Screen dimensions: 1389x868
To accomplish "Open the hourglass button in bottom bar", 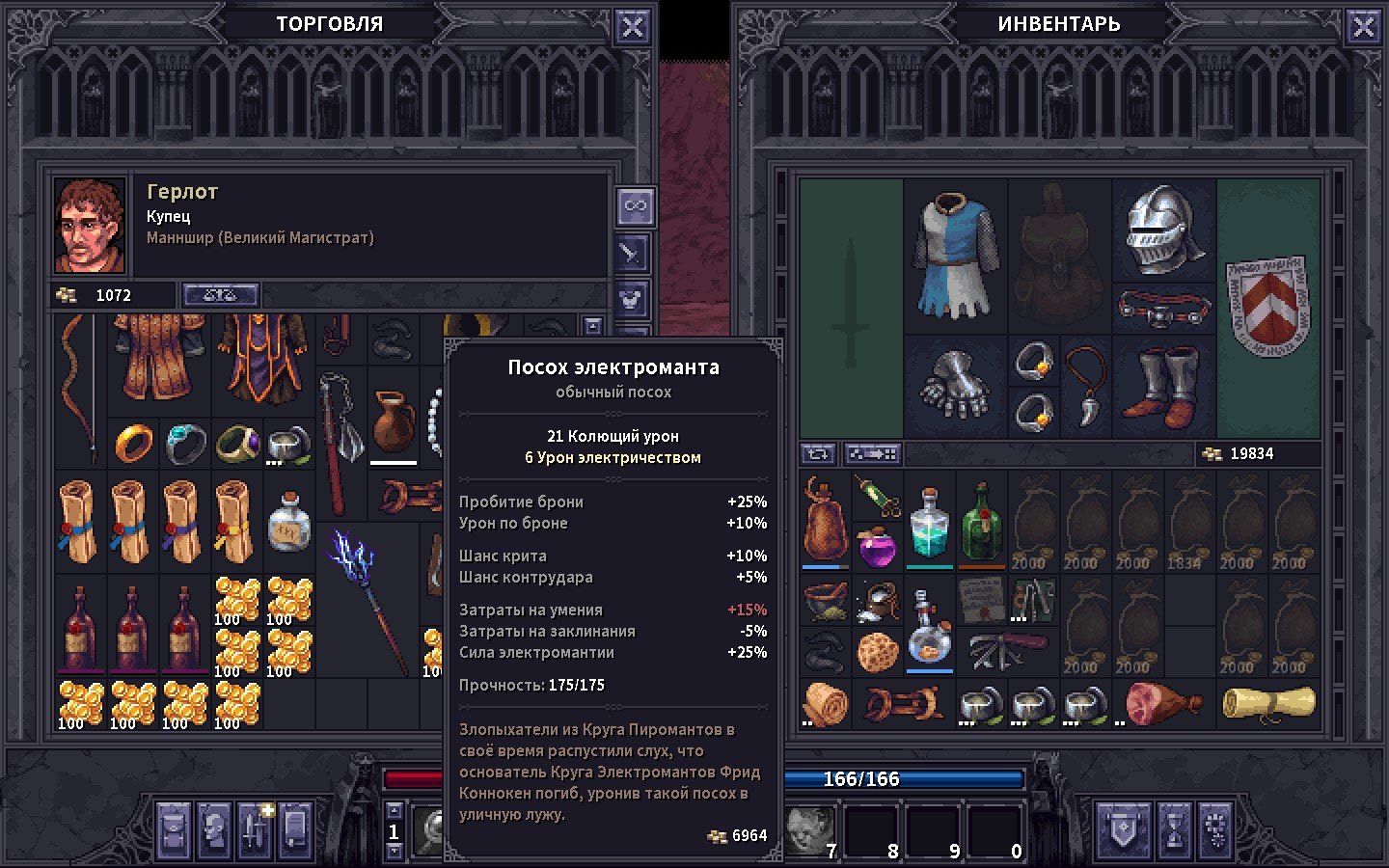I will coord(1173,828).
